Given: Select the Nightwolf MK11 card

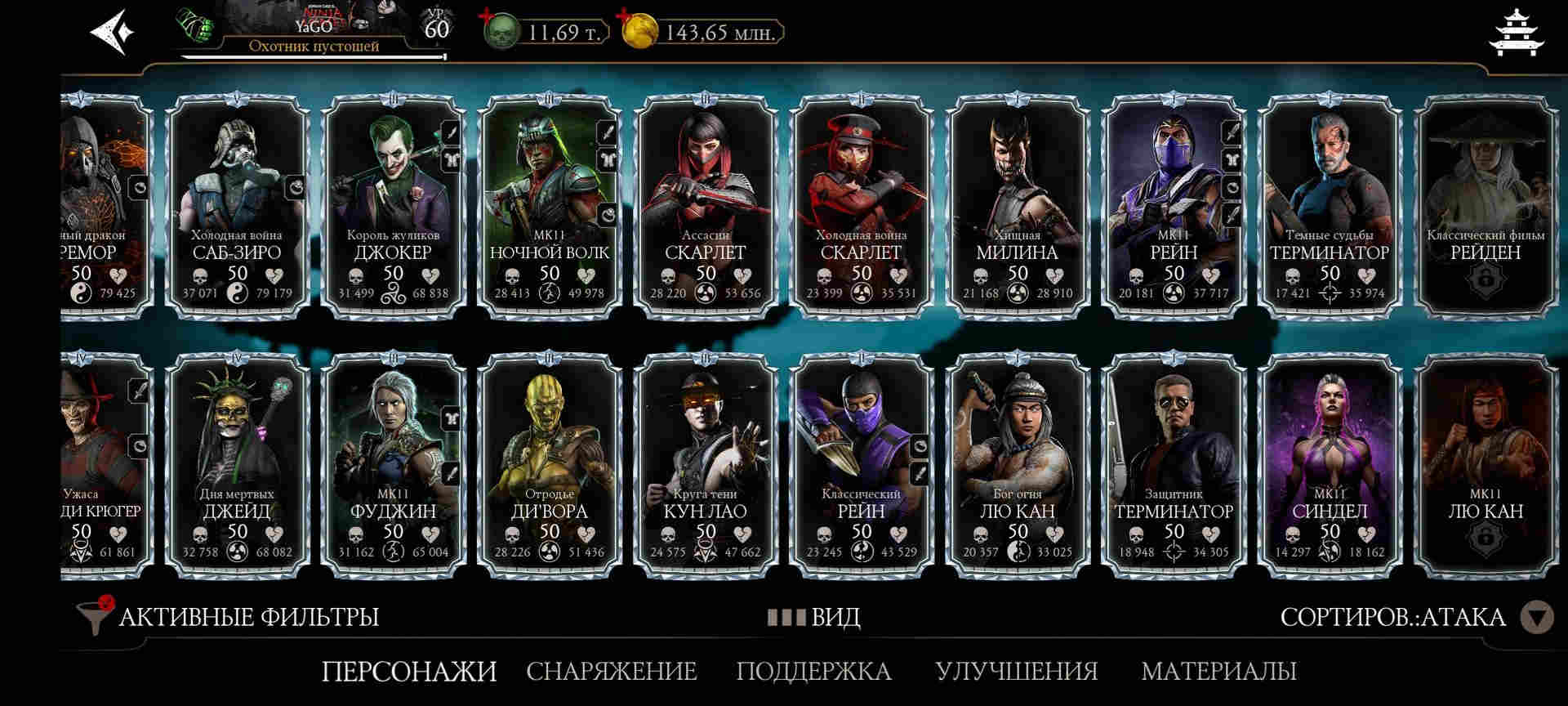Looking at the screenshot, I should pyautogui.click(x=549, y=206).
